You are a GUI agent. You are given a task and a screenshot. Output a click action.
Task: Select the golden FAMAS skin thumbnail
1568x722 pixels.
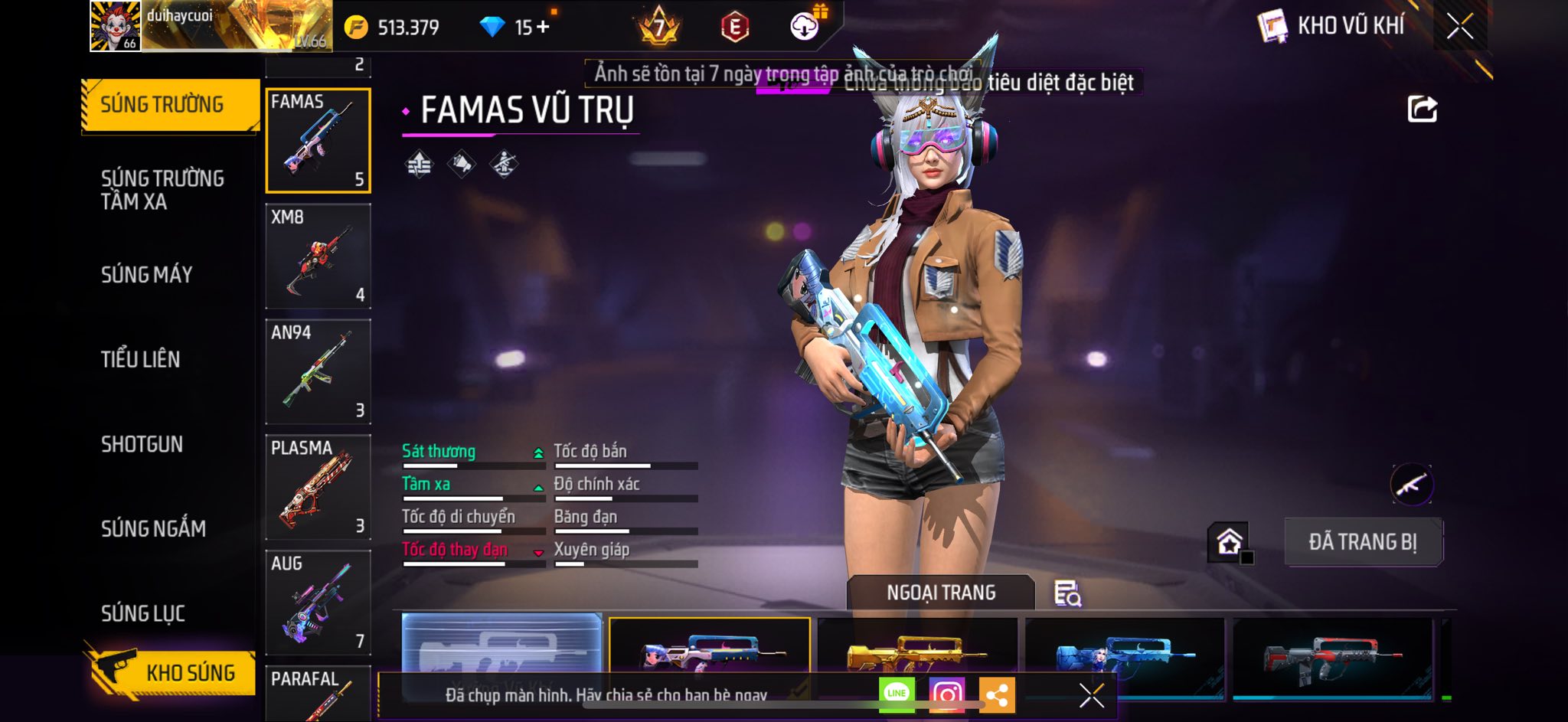pos(917,649)
